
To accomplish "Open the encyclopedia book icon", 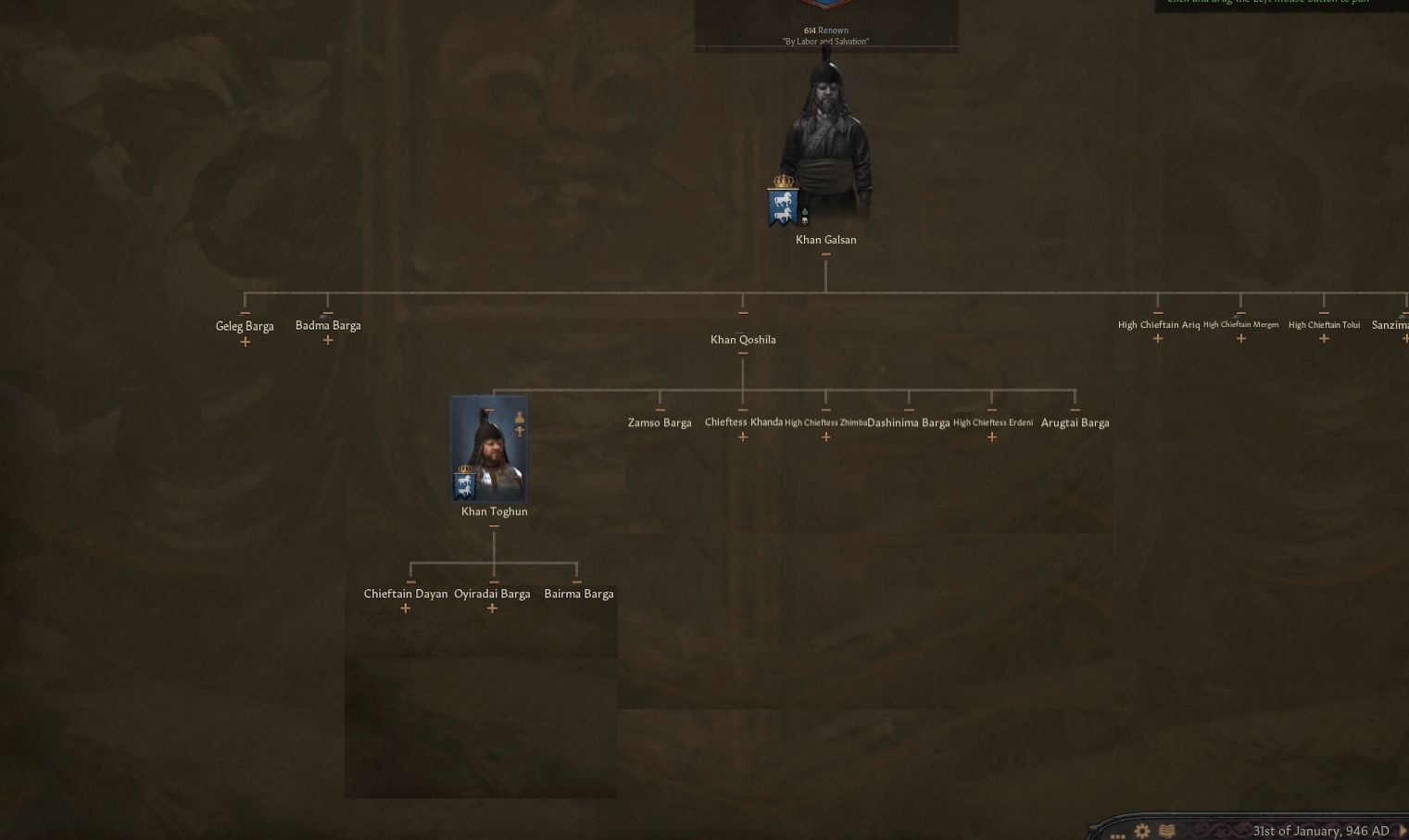I will tap(1168, 831).
